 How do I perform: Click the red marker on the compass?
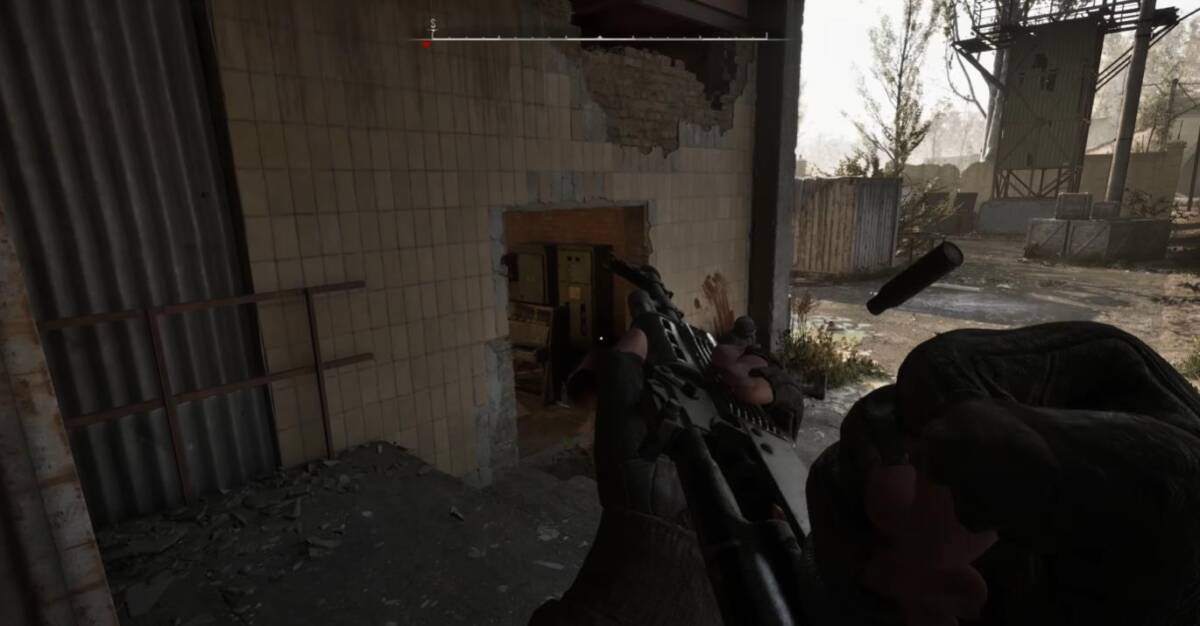(426, 44)
